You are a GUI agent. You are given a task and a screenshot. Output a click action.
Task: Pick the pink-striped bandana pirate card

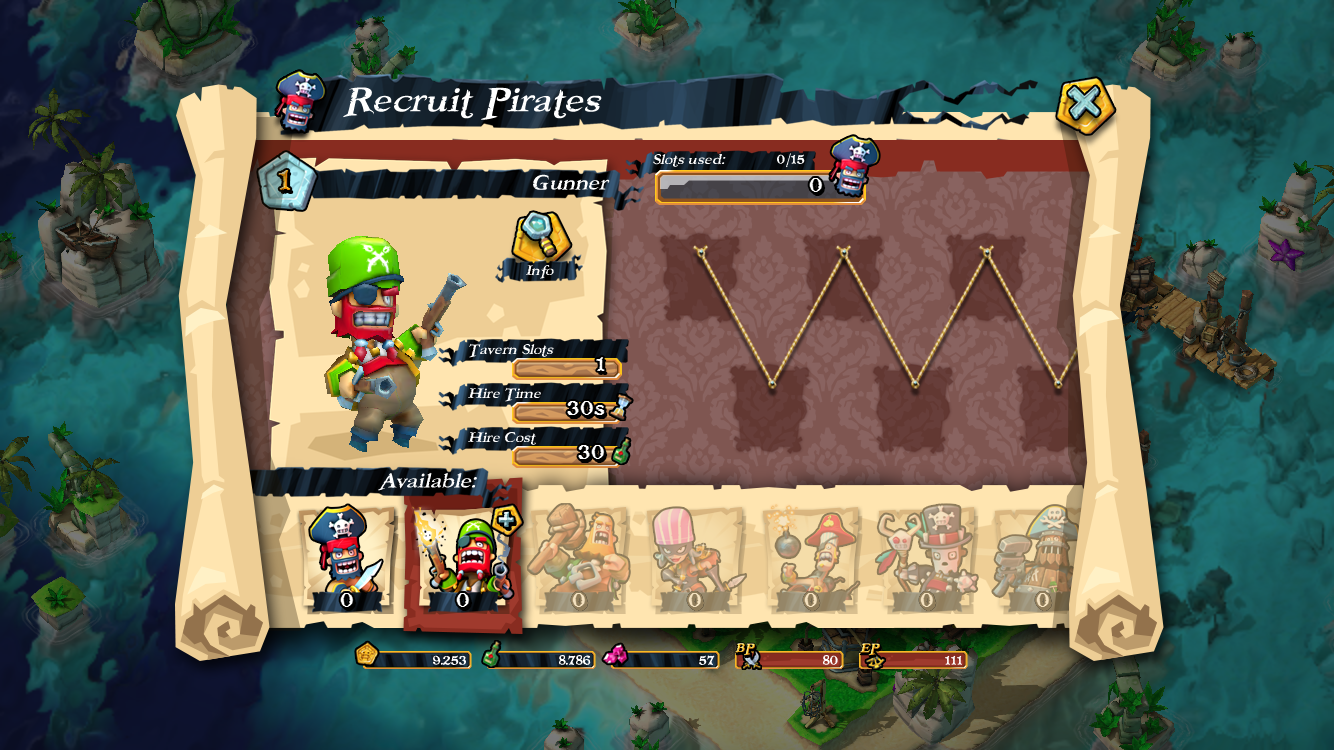tap(695, 558)
